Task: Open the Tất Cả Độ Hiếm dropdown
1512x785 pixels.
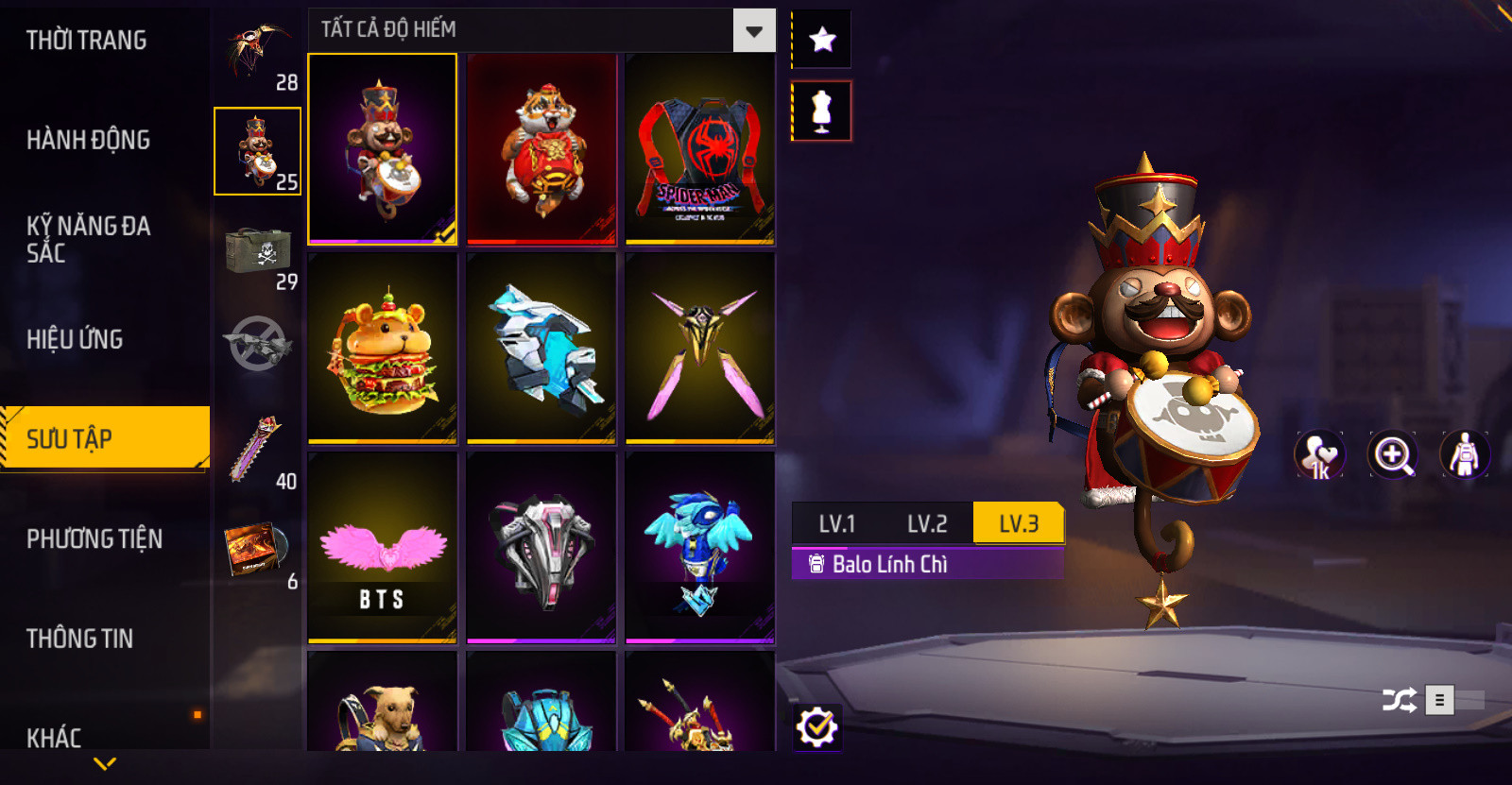Action: point(753,31)
